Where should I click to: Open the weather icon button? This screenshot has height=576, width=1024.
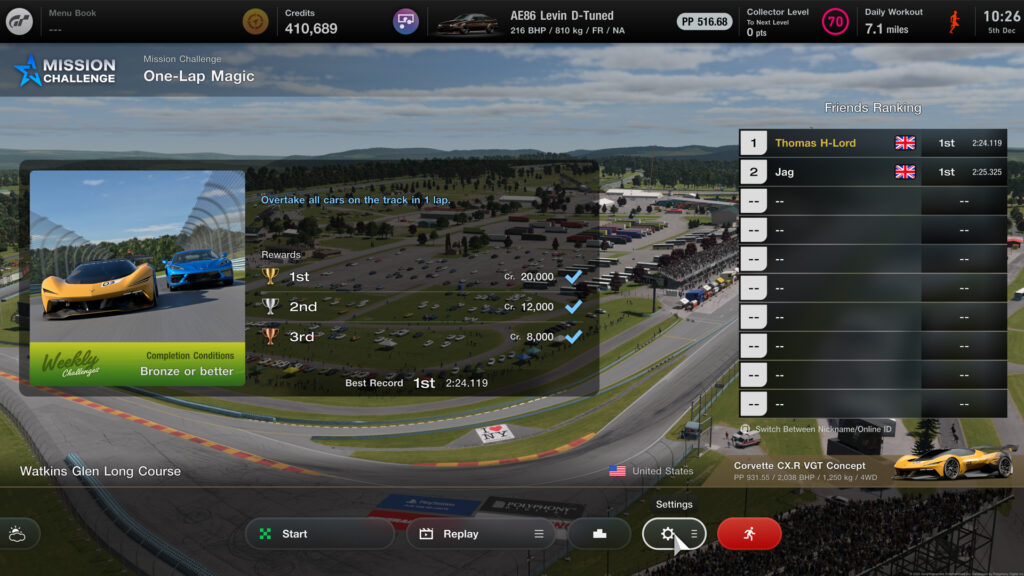[19, 534]
